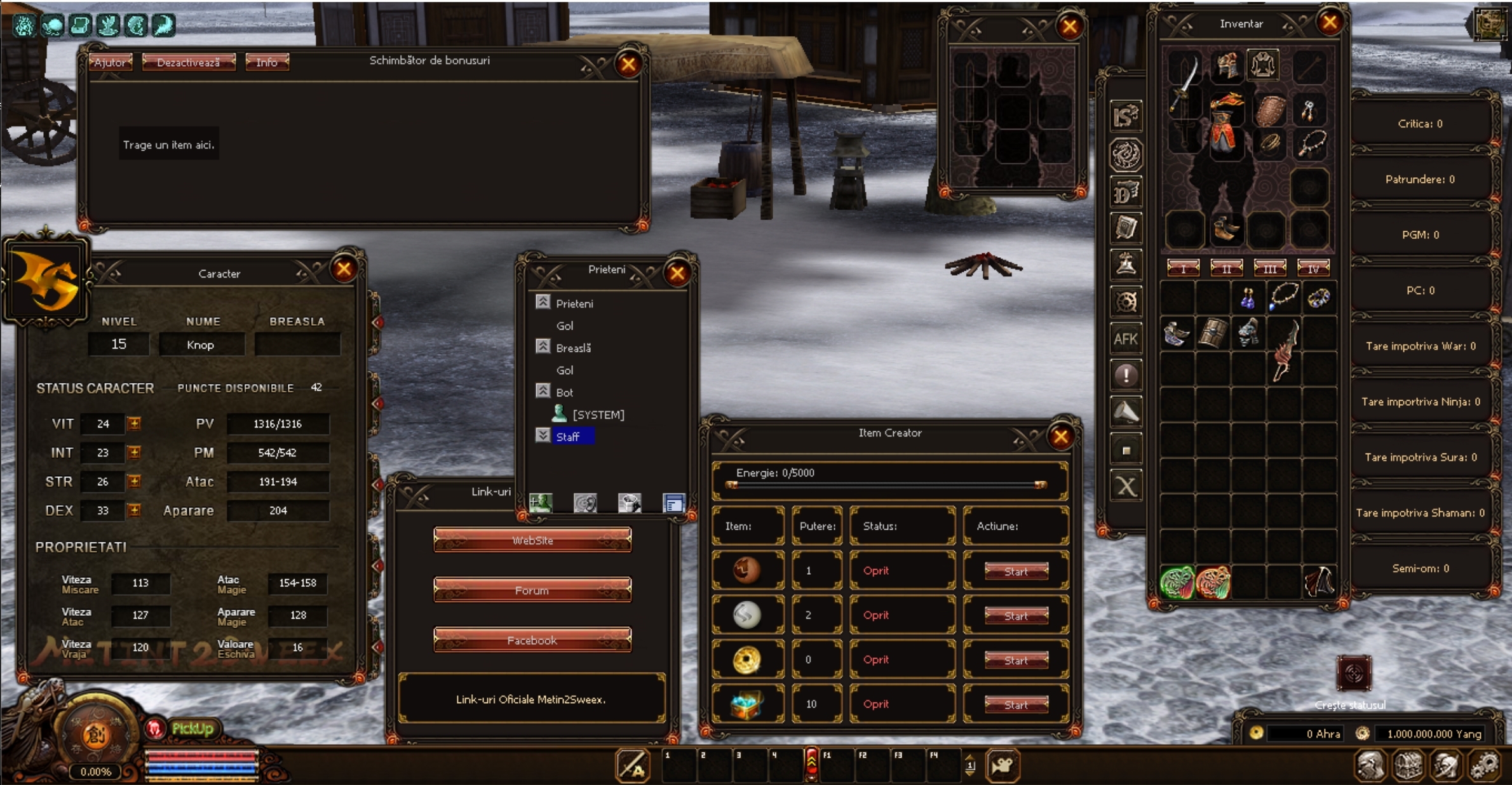This screenshot has height=785, width=1512.
Task: Close the Inventar window
Action: point(1330,23)
